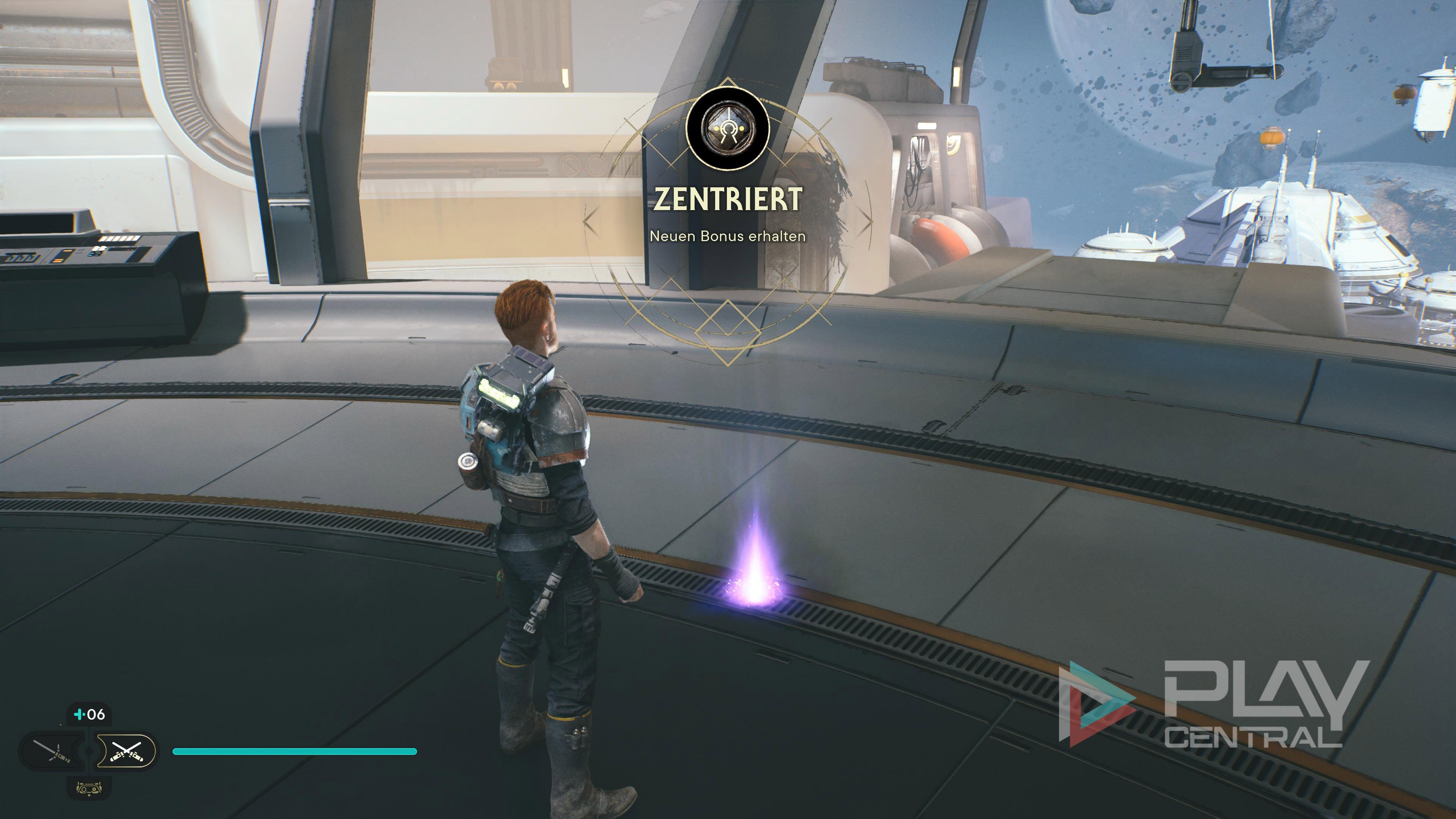Click the BD-1 droid icon
The width and height of the screenshot is (1456, 819).
(89, 788)
